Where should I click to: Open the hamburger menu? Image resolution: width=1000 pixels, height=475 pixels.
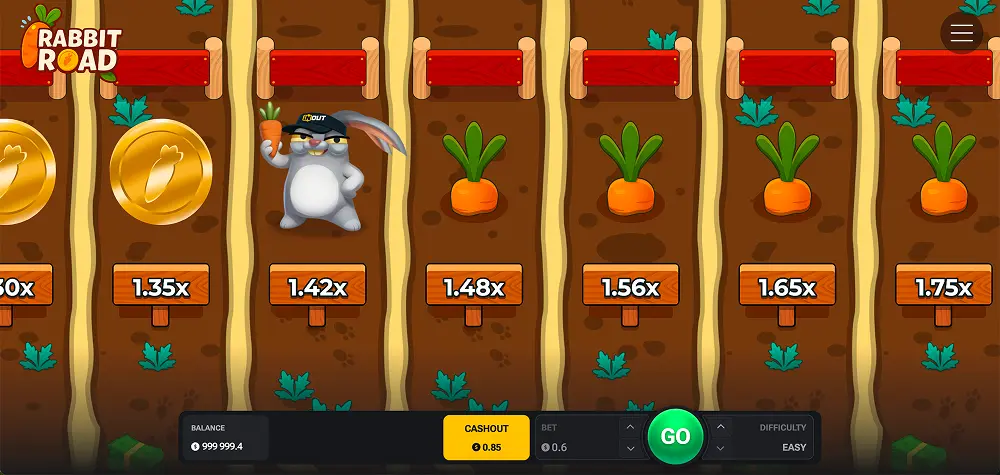tap(962, 34)
